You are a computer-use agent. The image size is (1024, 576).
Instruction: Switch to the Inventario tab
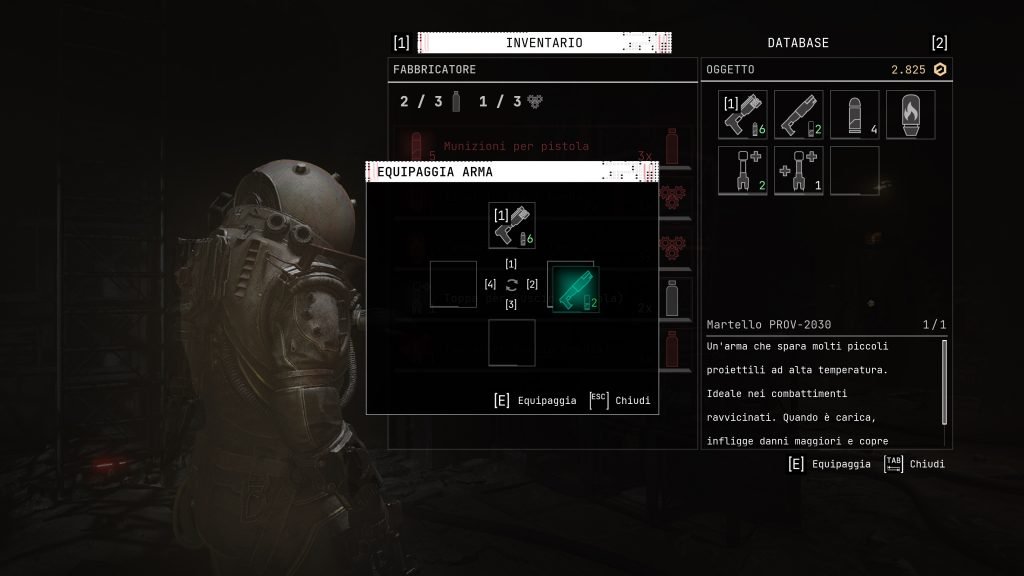point(543,43)
